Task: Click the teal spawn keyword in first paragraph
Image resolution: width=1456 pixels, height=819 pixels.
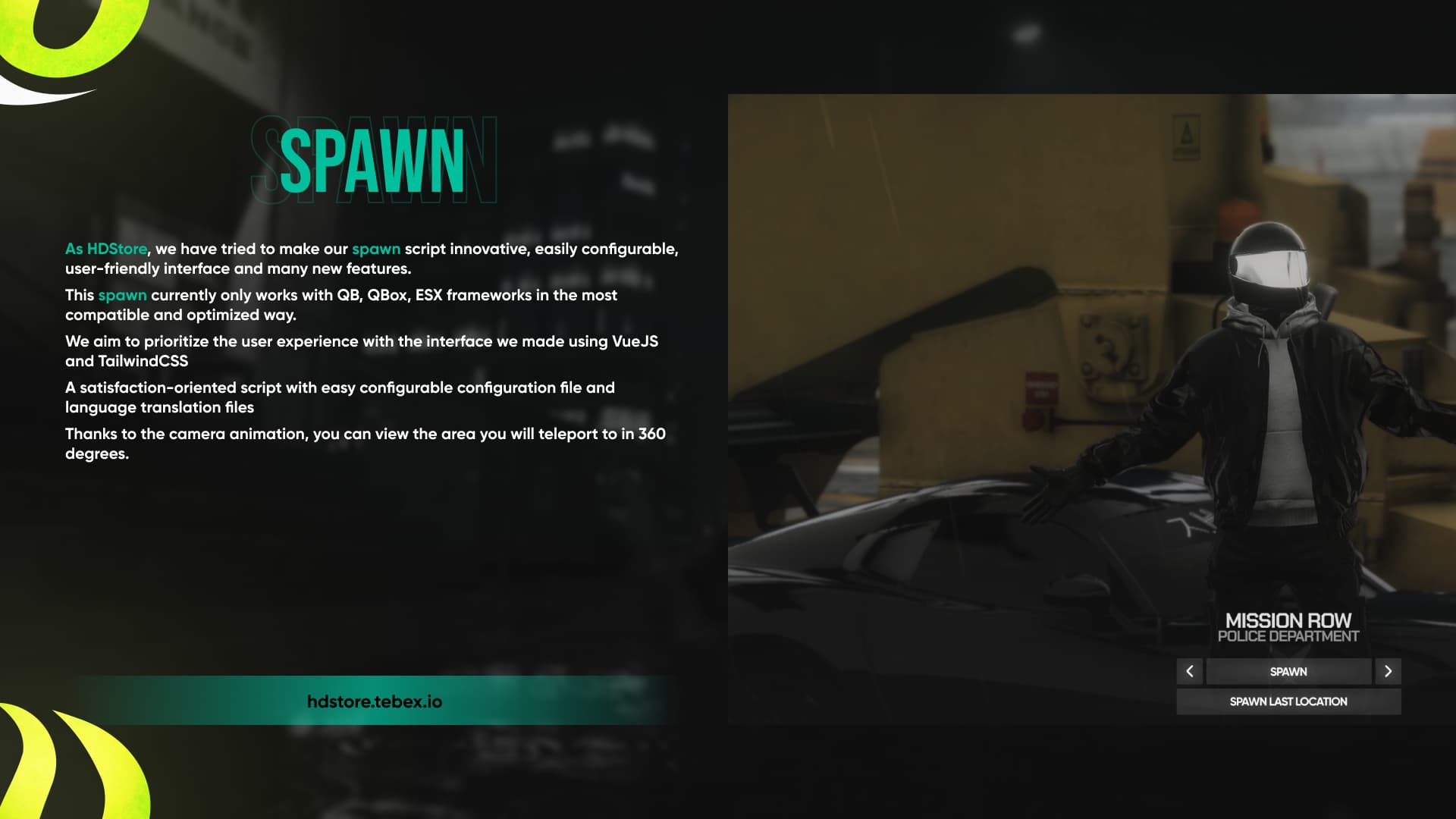Action: (x=376, y=248)
